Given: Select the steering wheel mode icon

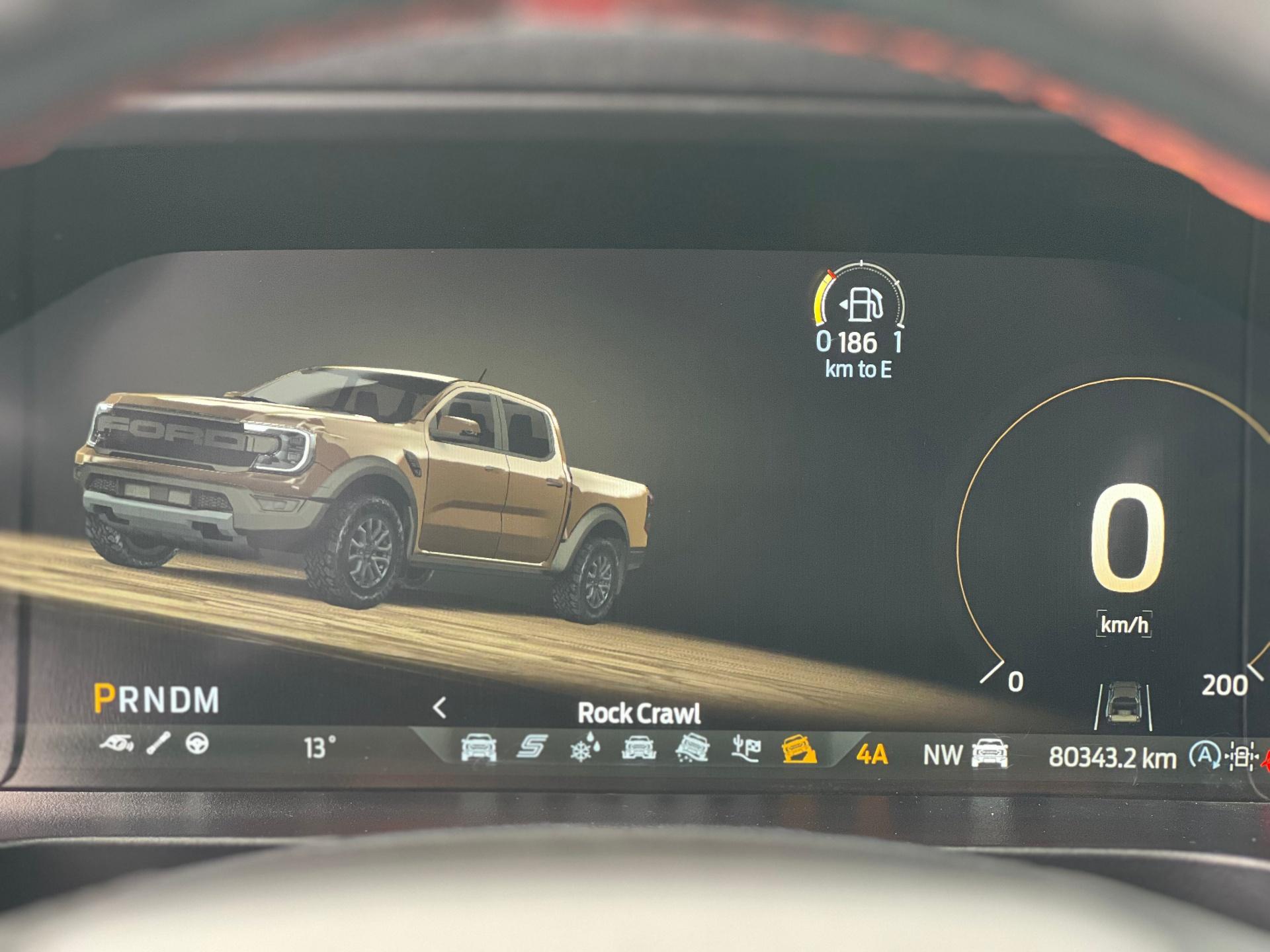Looking at the screenshot, I should pos(197,744).
